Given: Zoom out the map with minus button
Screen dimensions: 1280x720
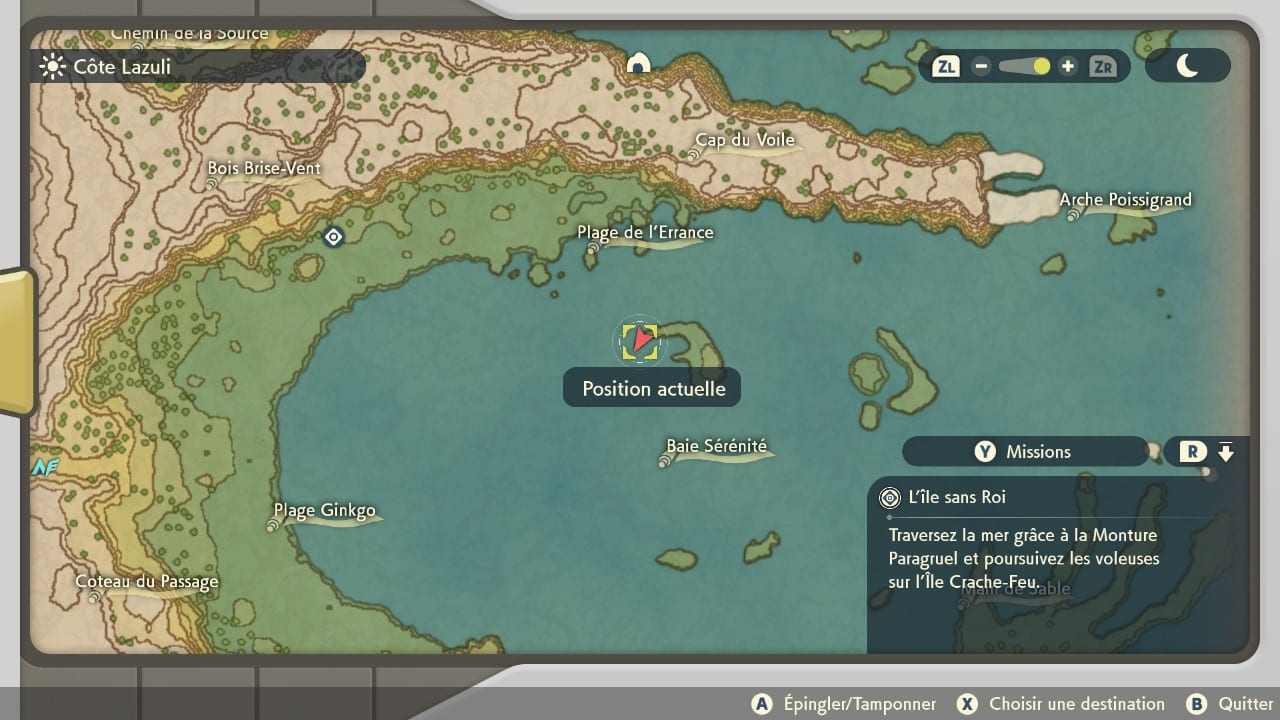Looking at the screenshot, I should pos(981,67).
